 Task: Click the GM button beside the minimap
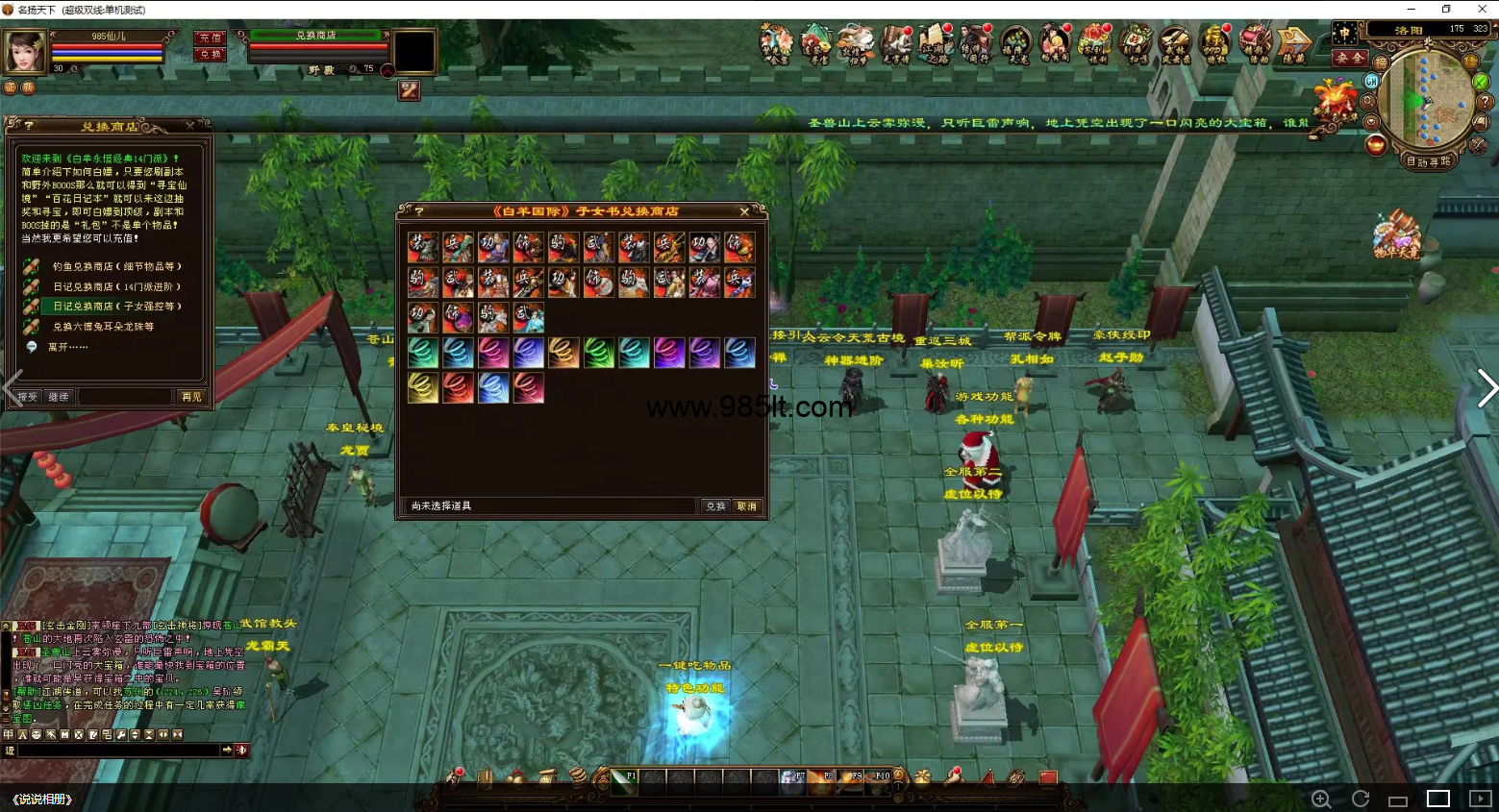(1371, 82)
